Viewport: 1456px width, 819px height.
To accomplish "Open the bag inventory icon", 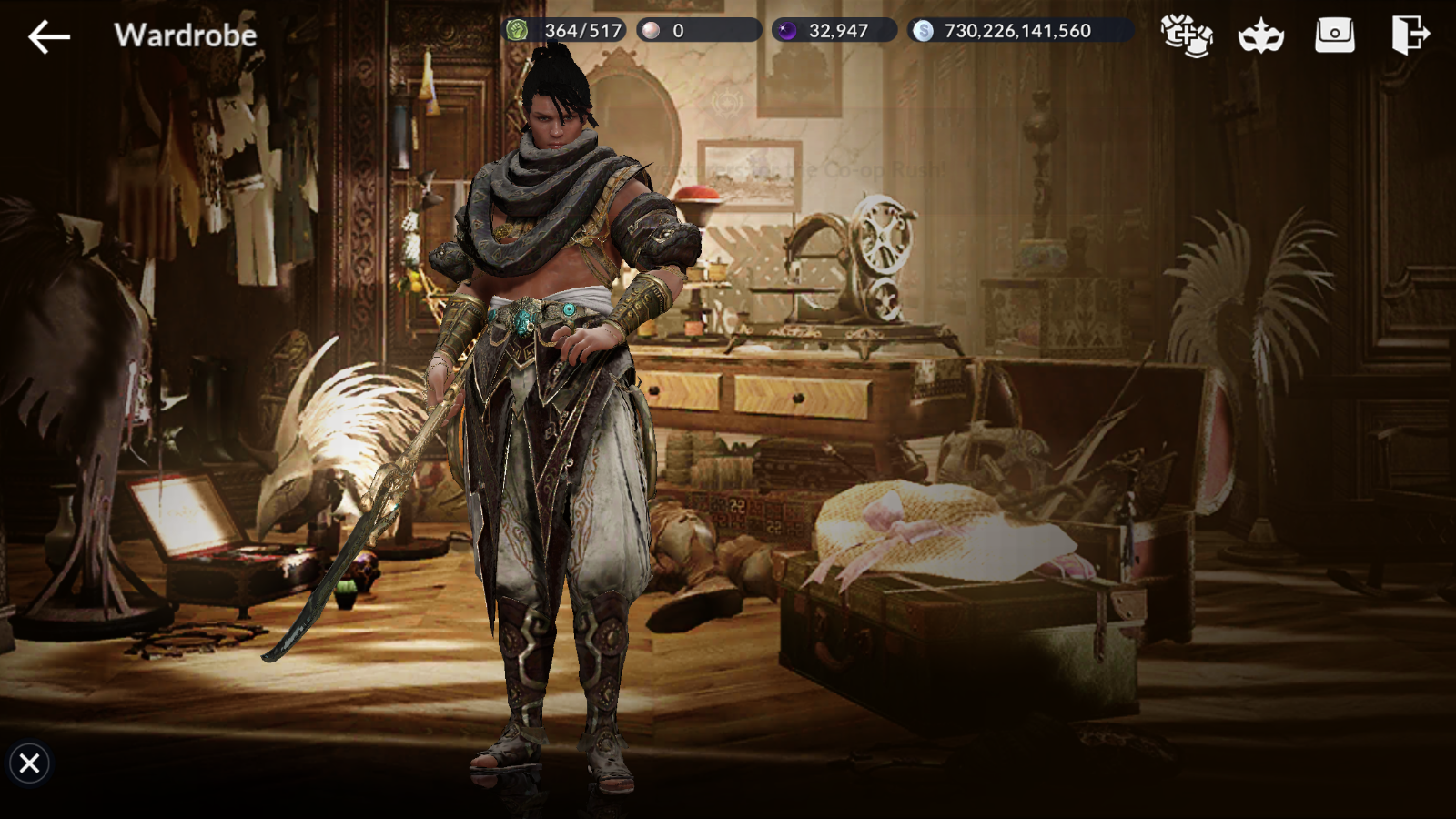I will click(1334, 35).
